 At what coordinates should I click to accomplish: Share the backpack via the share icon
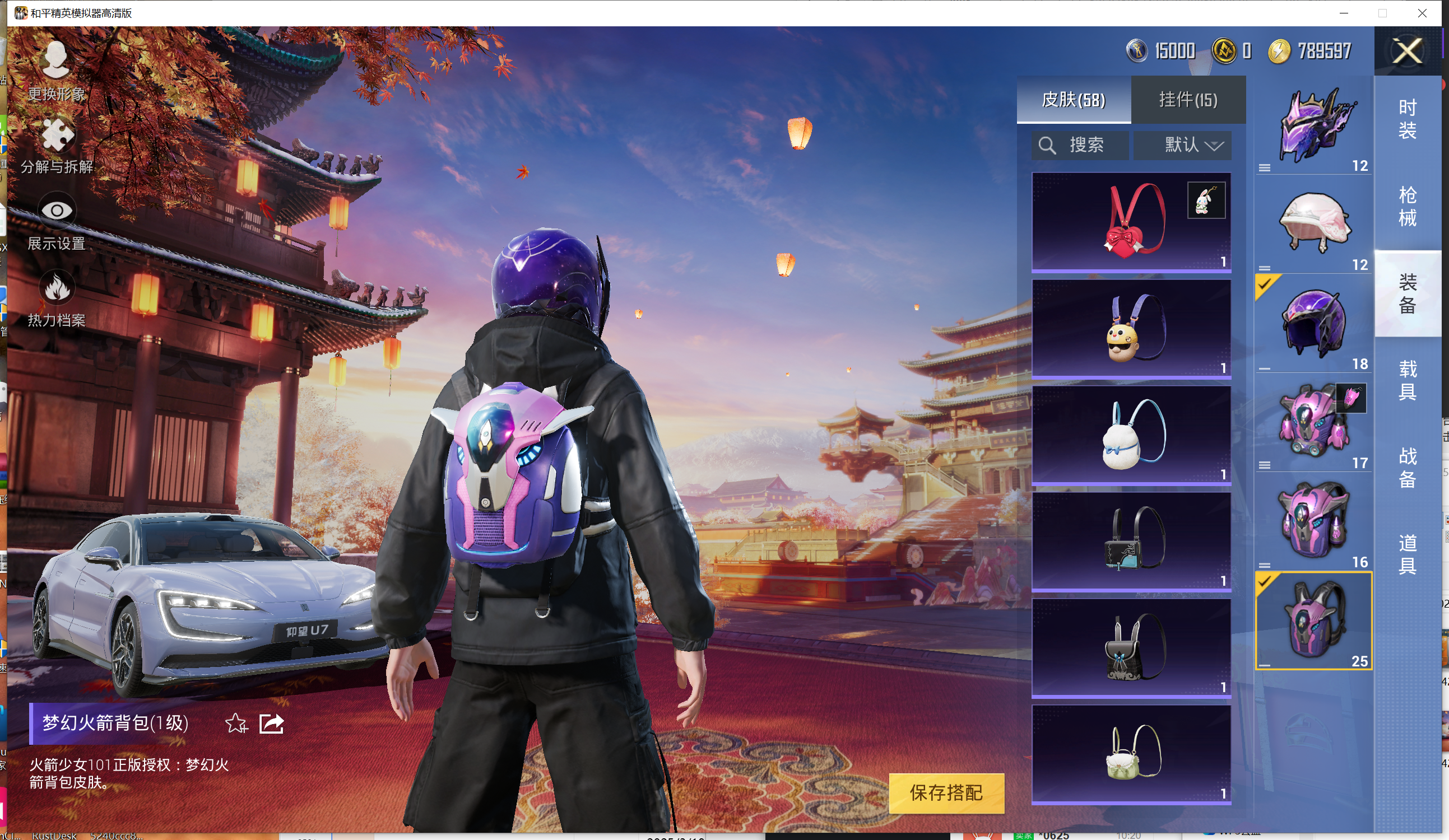coord(271,724)
